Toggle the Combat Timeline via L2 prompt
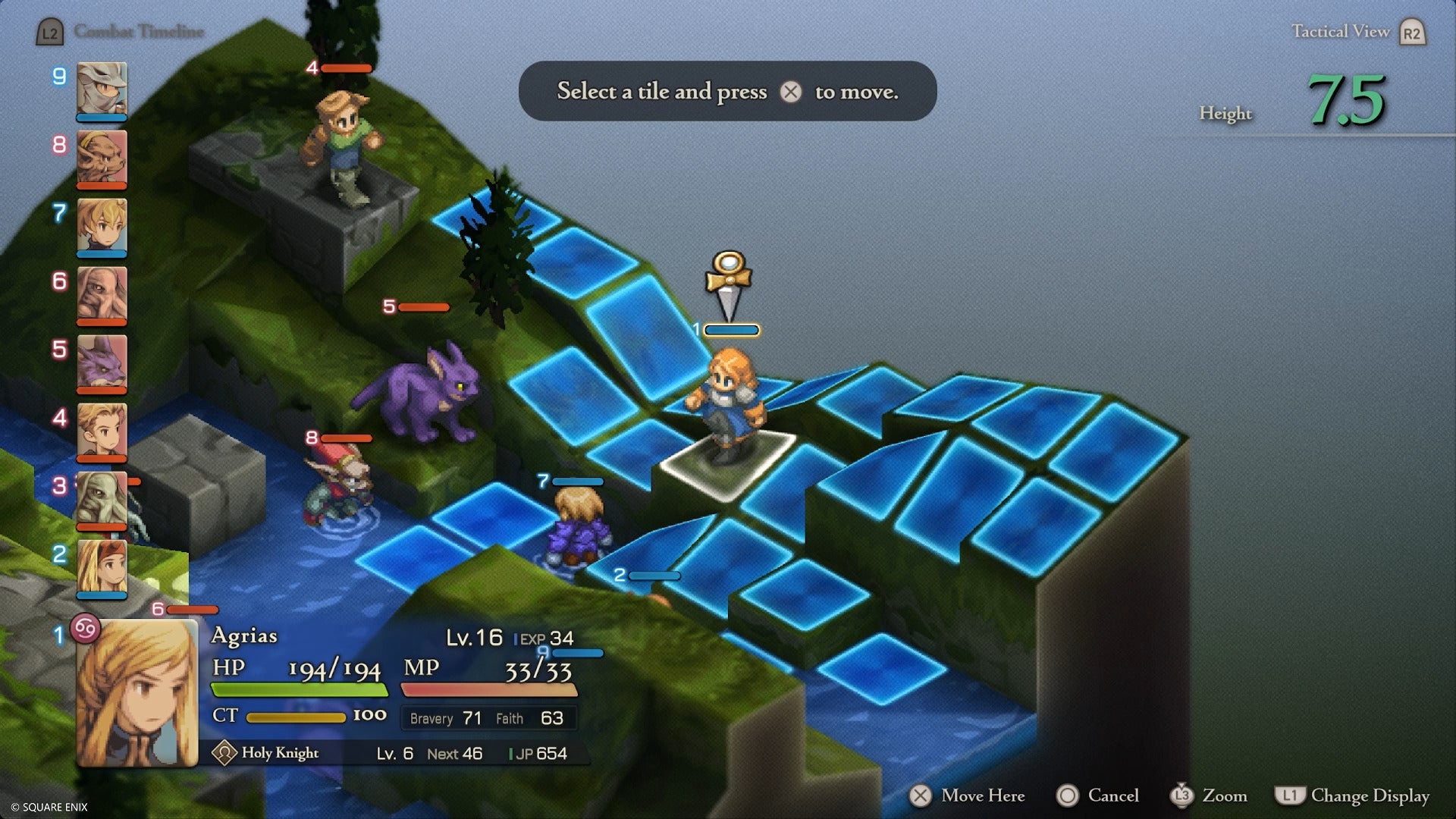The width and height of the screenshot is (1456, 819). tap(50, 32)
